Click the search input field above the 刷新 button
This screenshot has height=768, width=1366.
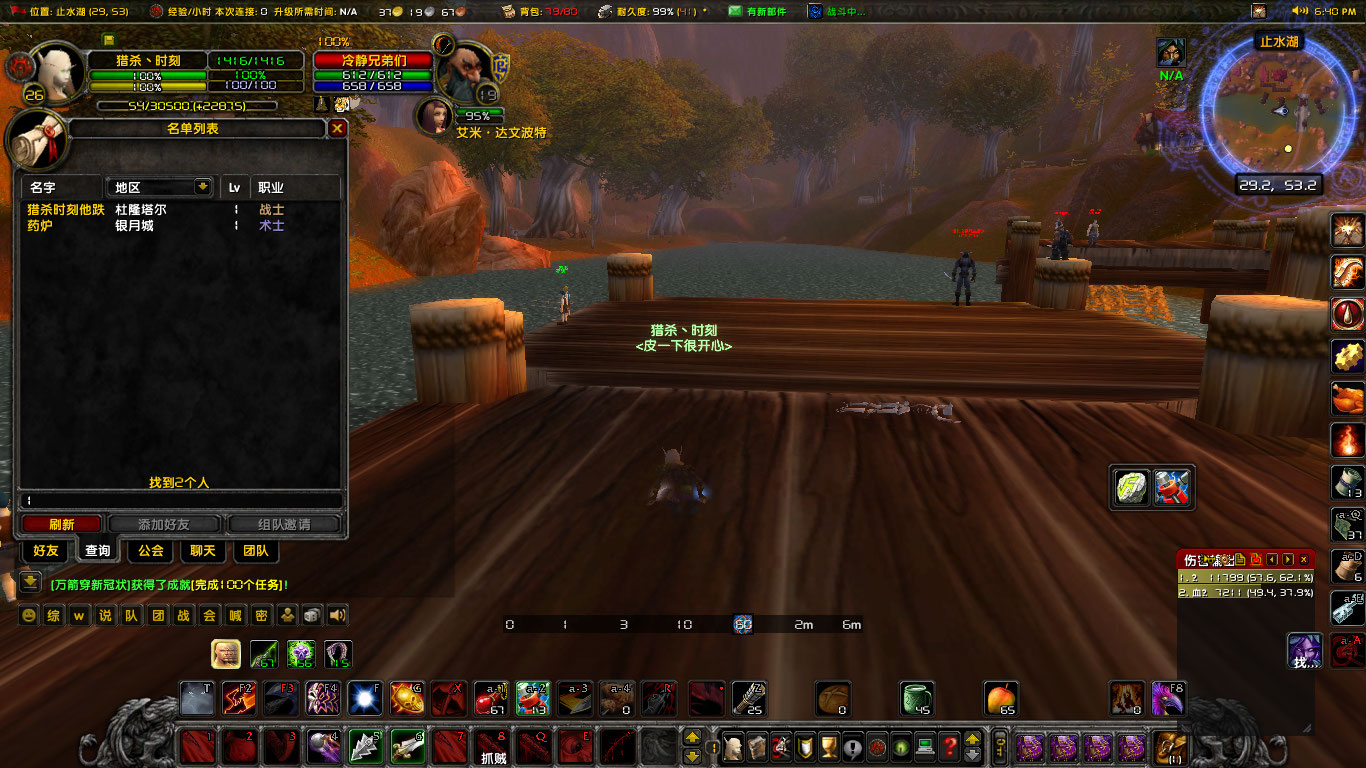click(x=180, y=500)
